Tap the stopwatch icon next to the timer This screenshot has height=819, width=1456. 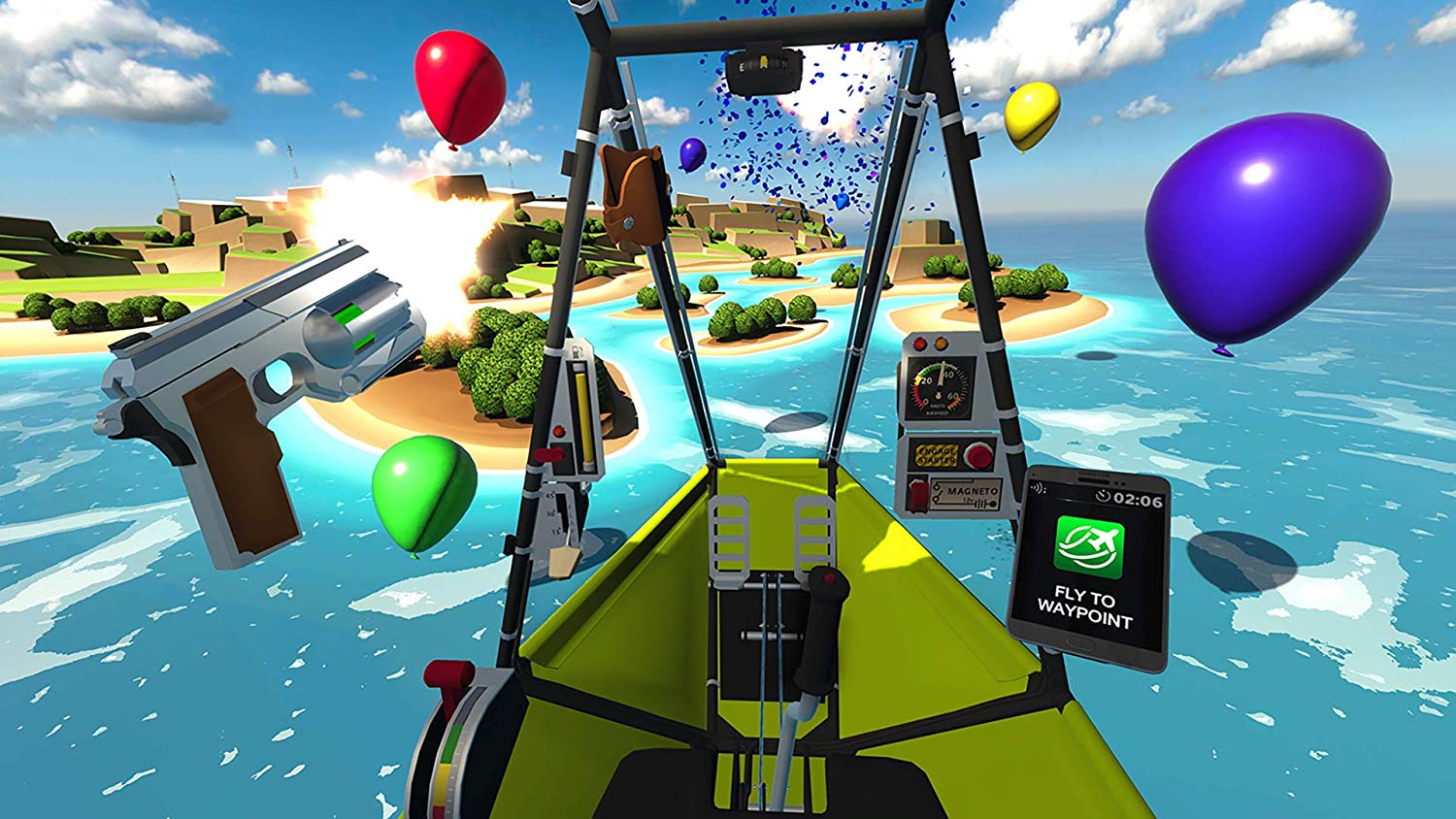pyautogui.click(x=1104, y=496)
